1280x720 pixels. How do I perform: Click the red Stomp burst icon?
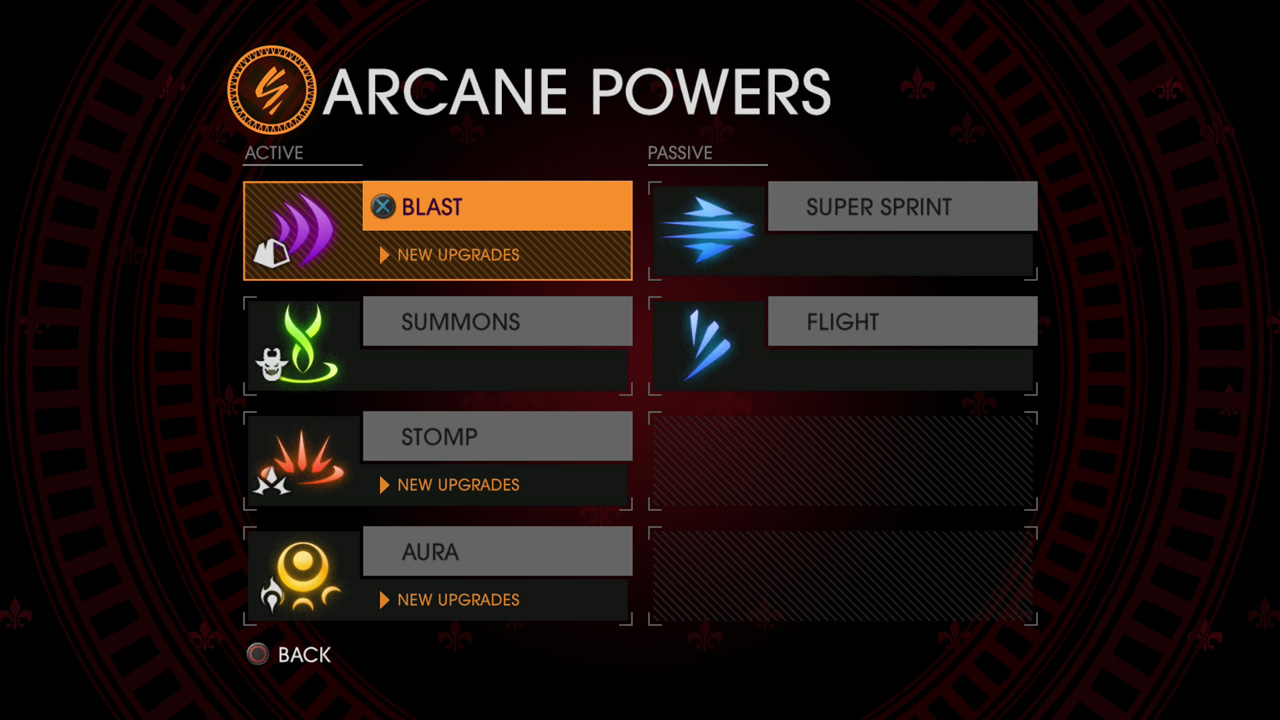[x=304, y=461]
